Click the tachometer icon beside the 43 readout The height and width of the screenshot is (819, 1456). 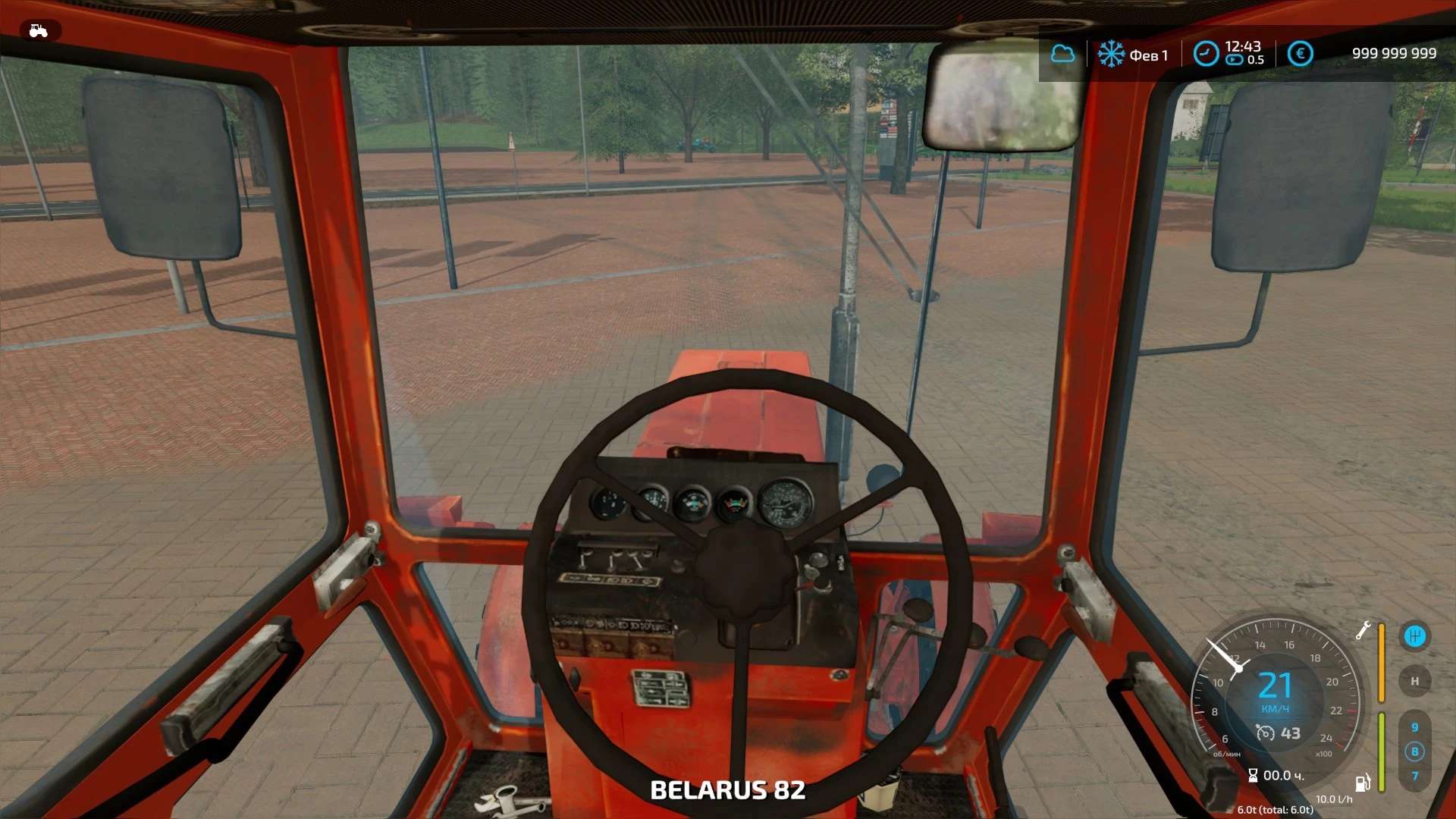pos(1266,731)
